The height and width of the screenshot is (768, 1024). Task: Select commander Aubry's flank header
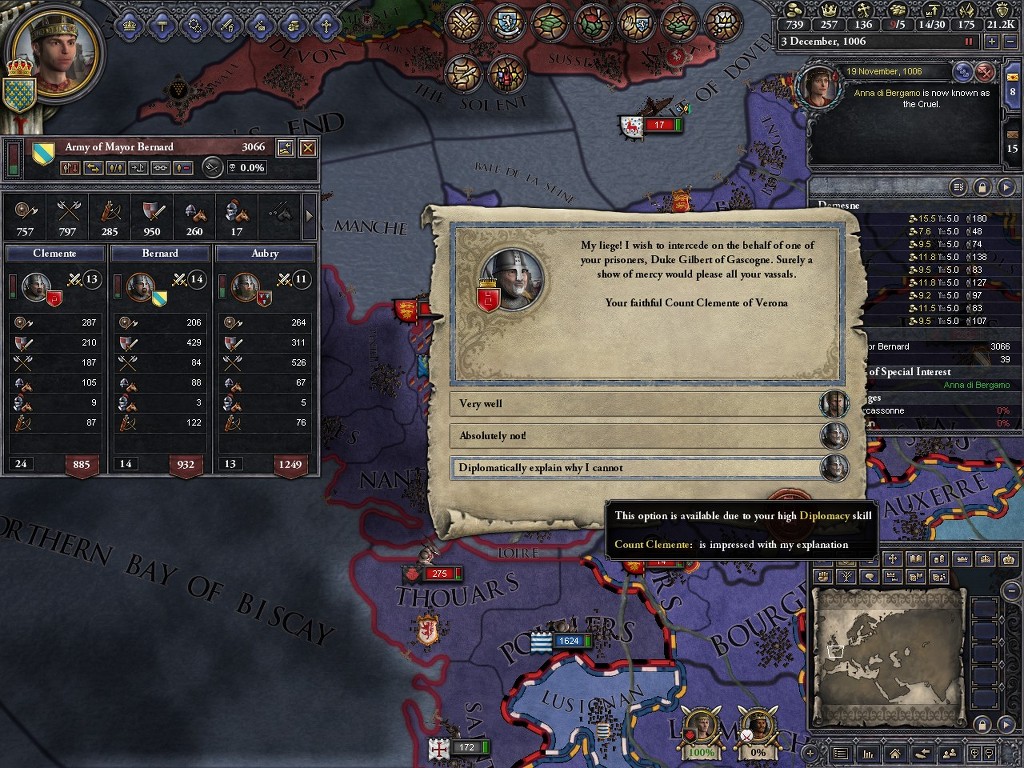tap(265, 254)
